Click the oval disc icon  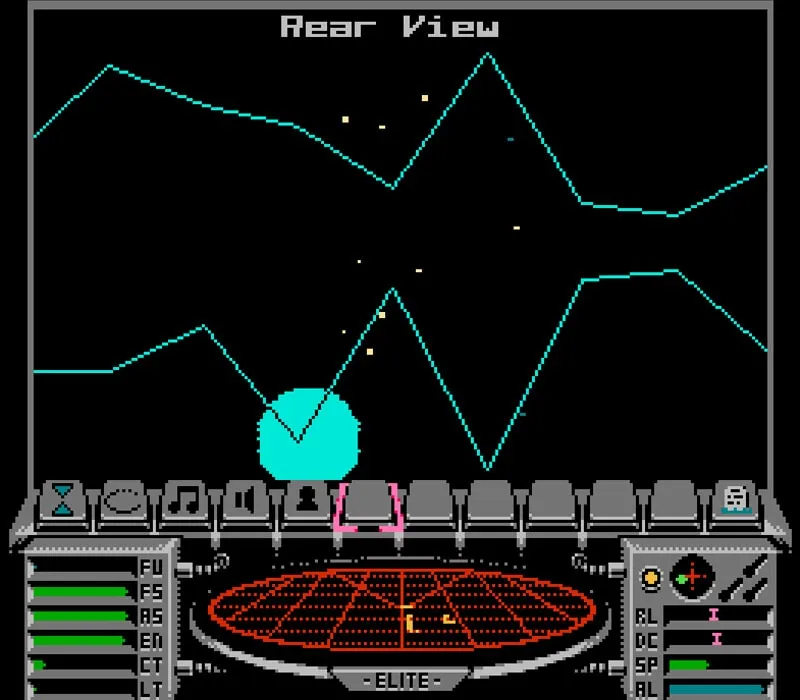coord(125,498)
